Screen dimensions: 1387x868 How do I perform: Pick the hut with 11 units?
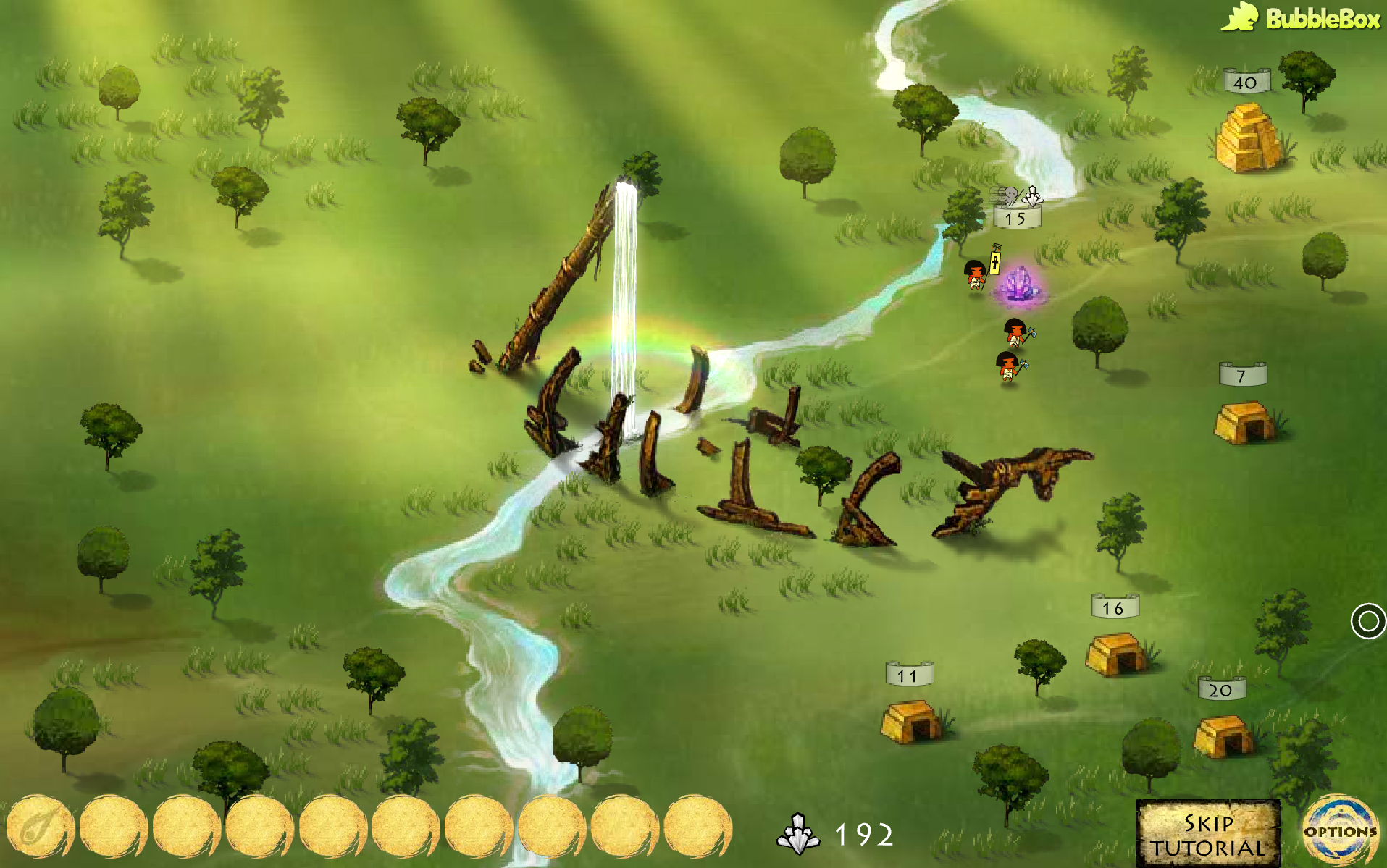pyautogui.click(x=911, y=721)
